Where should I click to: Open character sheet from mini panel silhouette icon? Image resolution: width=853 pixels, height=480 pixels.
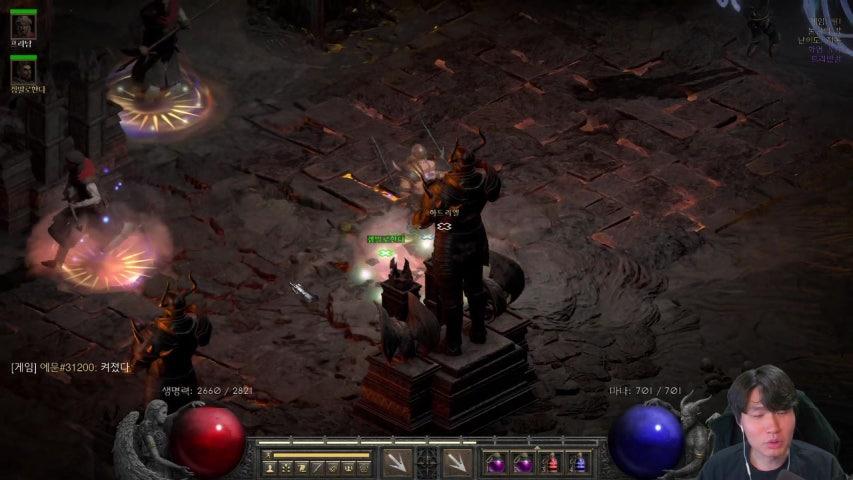click(270, 467)
